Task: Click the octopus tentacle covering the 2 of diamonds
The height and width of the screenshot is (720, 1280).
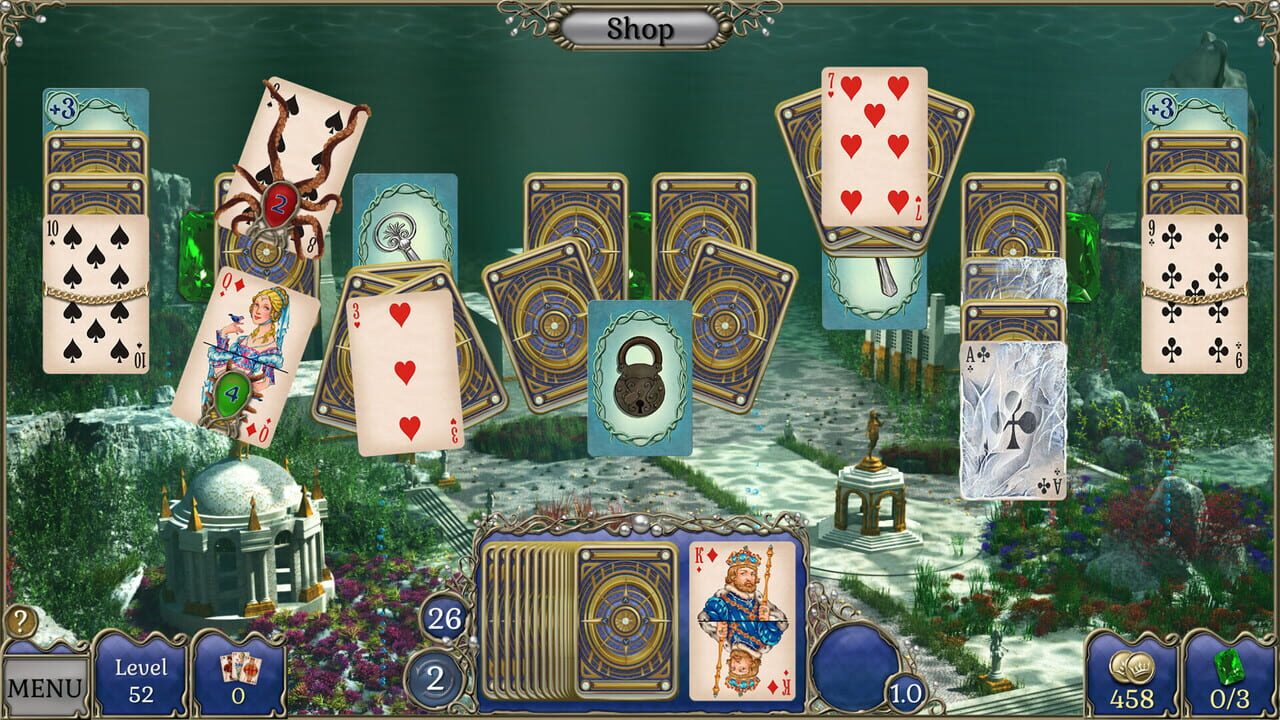Action: click(277, 205)
